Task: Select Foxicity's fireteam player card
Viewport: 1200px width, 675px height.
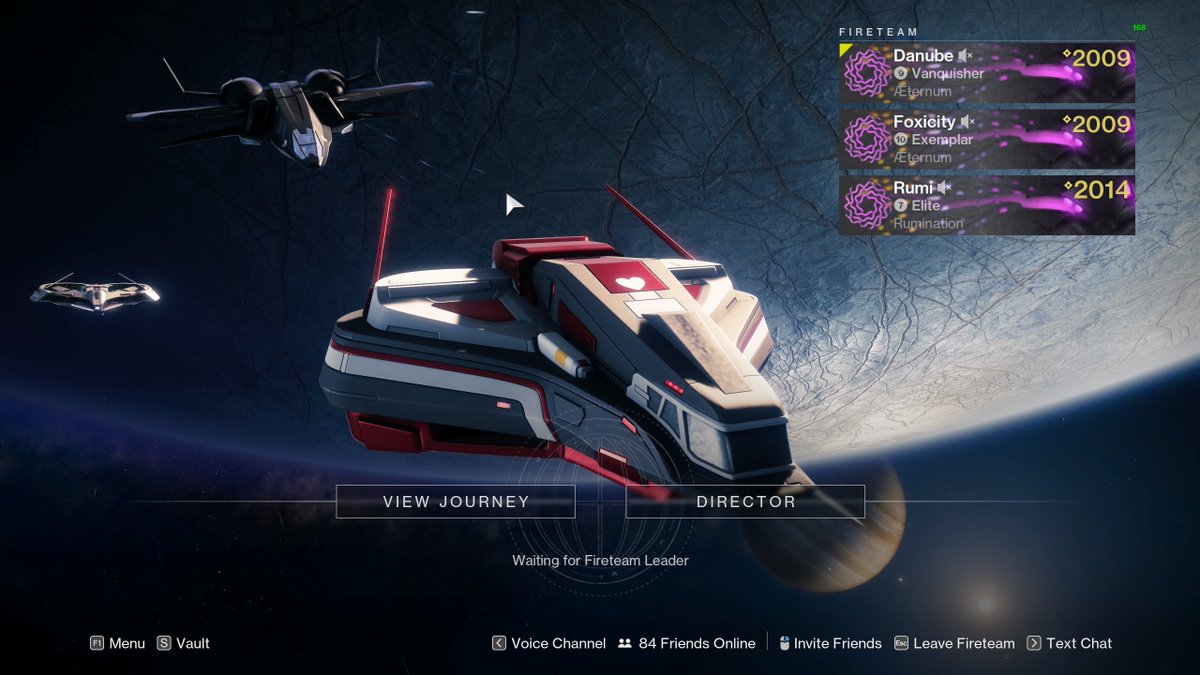Action: 986,139
